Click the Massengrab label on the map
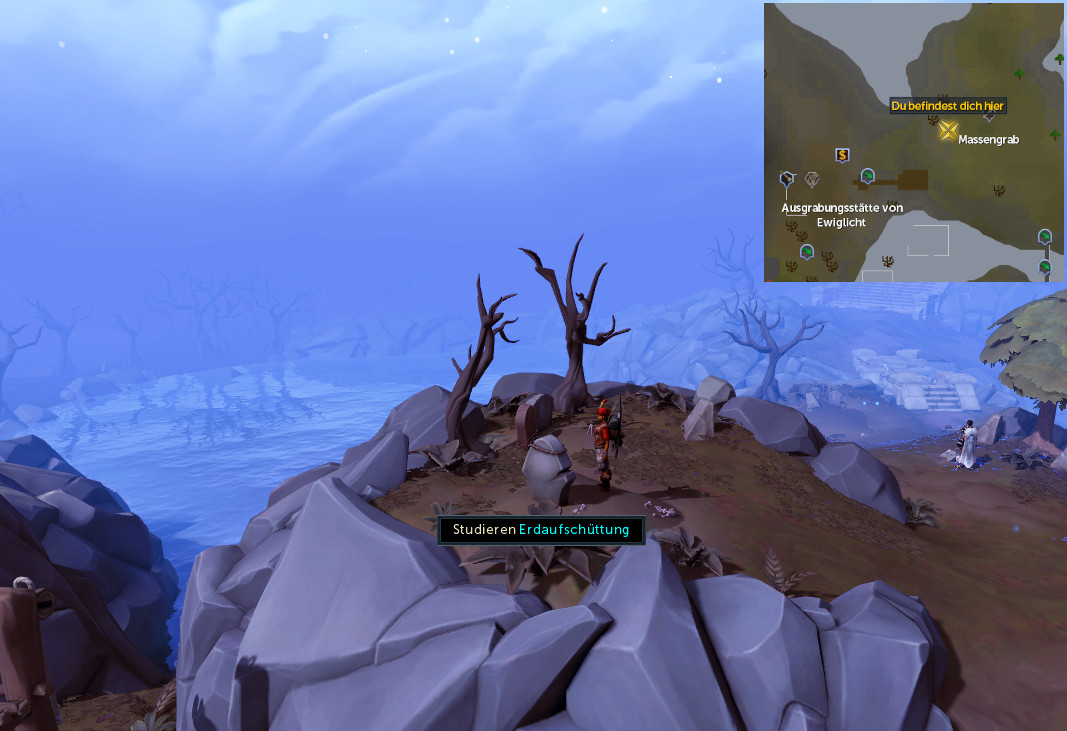The image size is (1067, 731). [988, 140]
